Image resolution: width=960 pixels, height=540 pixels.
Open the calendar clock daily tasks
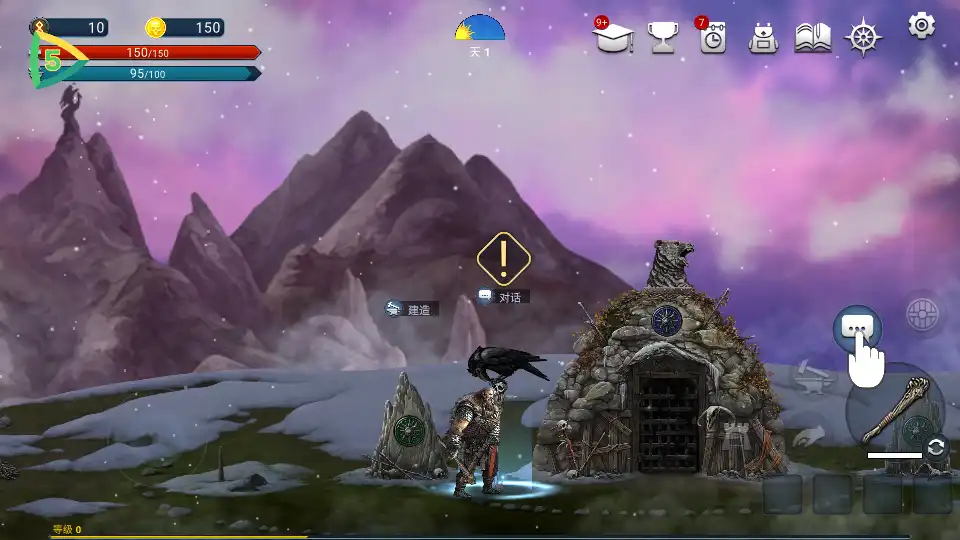coord(712,38)
